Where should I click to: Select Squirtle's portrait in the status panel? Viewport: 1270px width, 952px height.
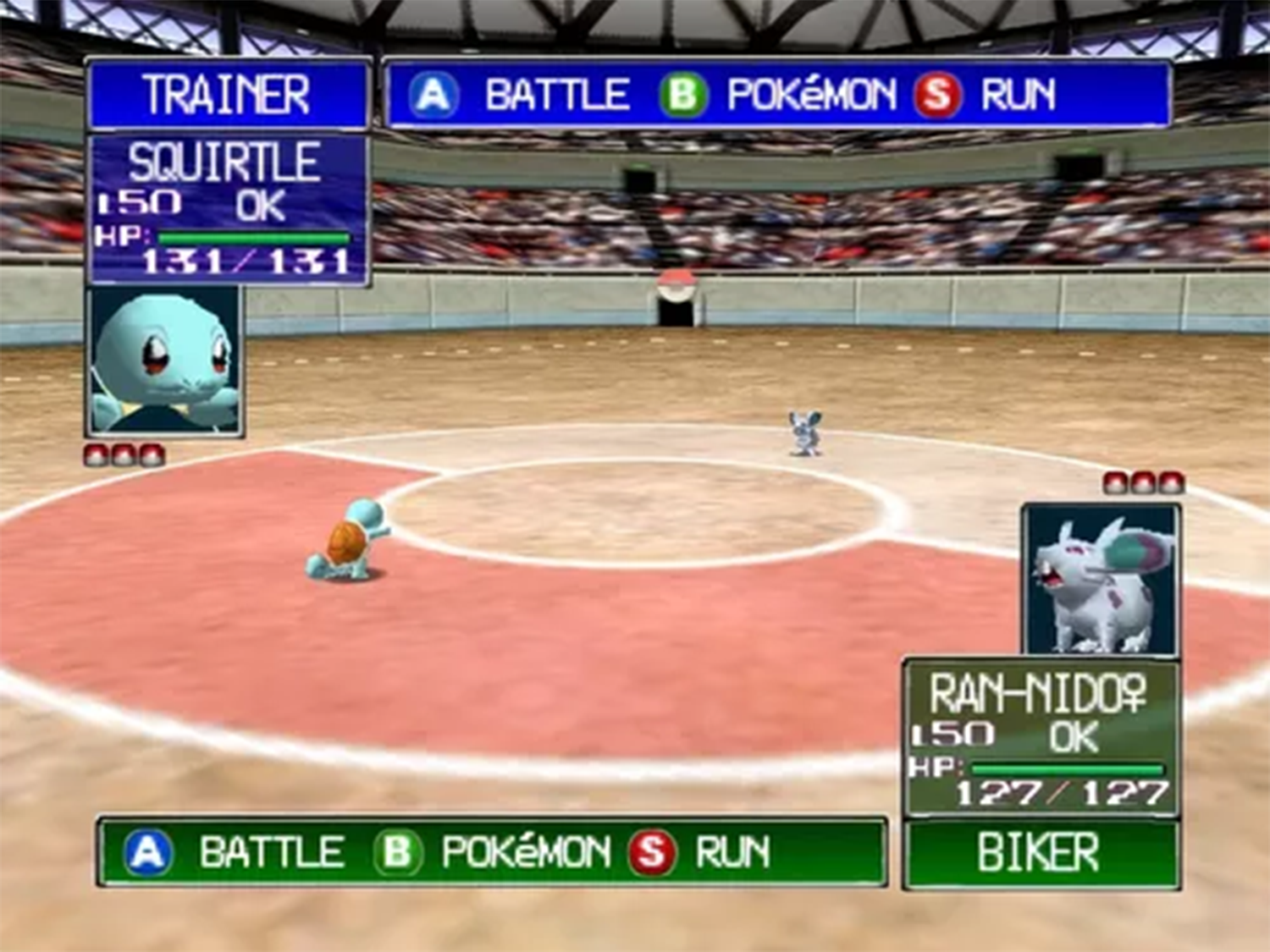pos(166,360)
